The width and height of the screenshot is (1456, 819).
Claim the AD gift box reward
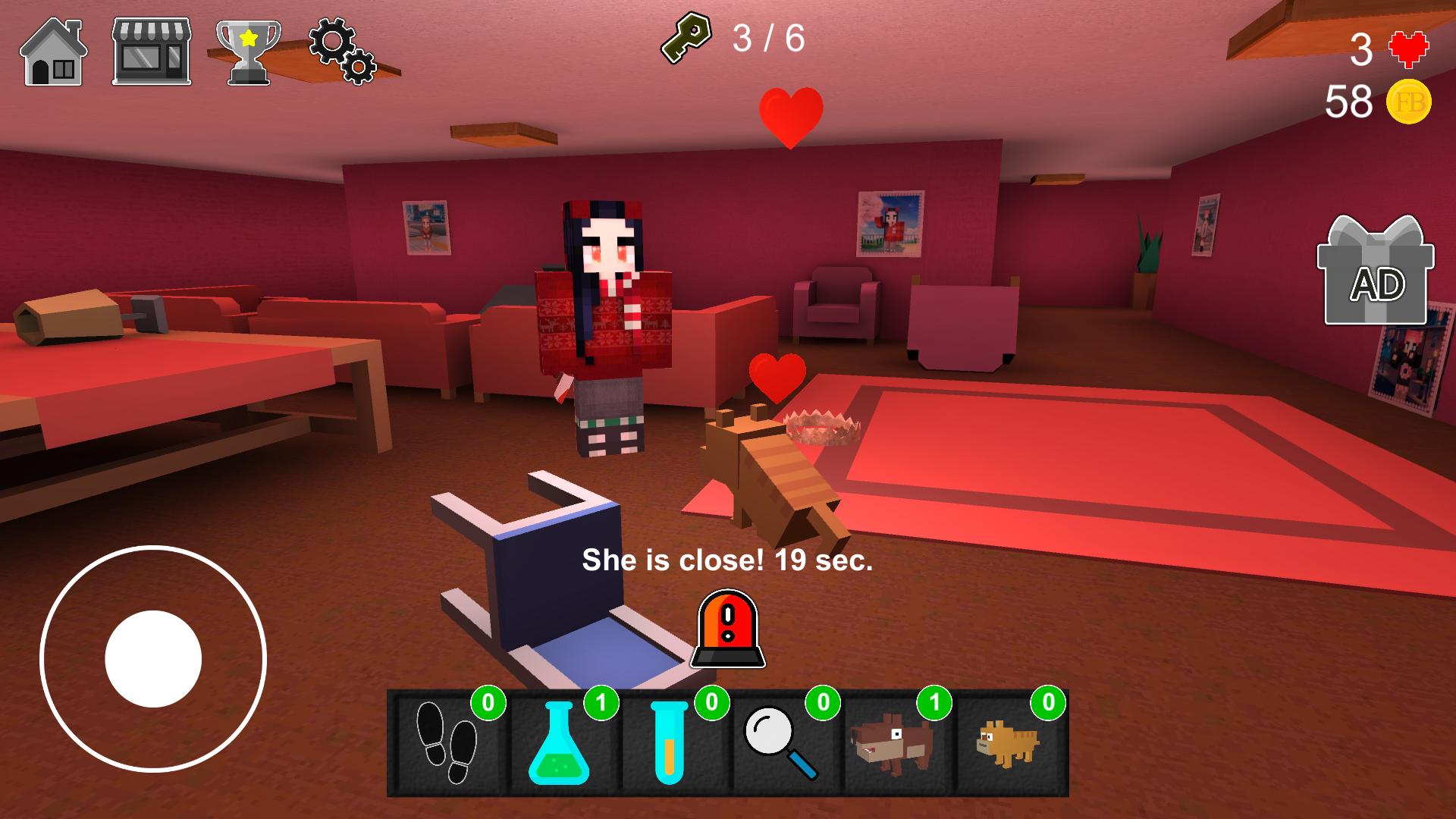1376,271
